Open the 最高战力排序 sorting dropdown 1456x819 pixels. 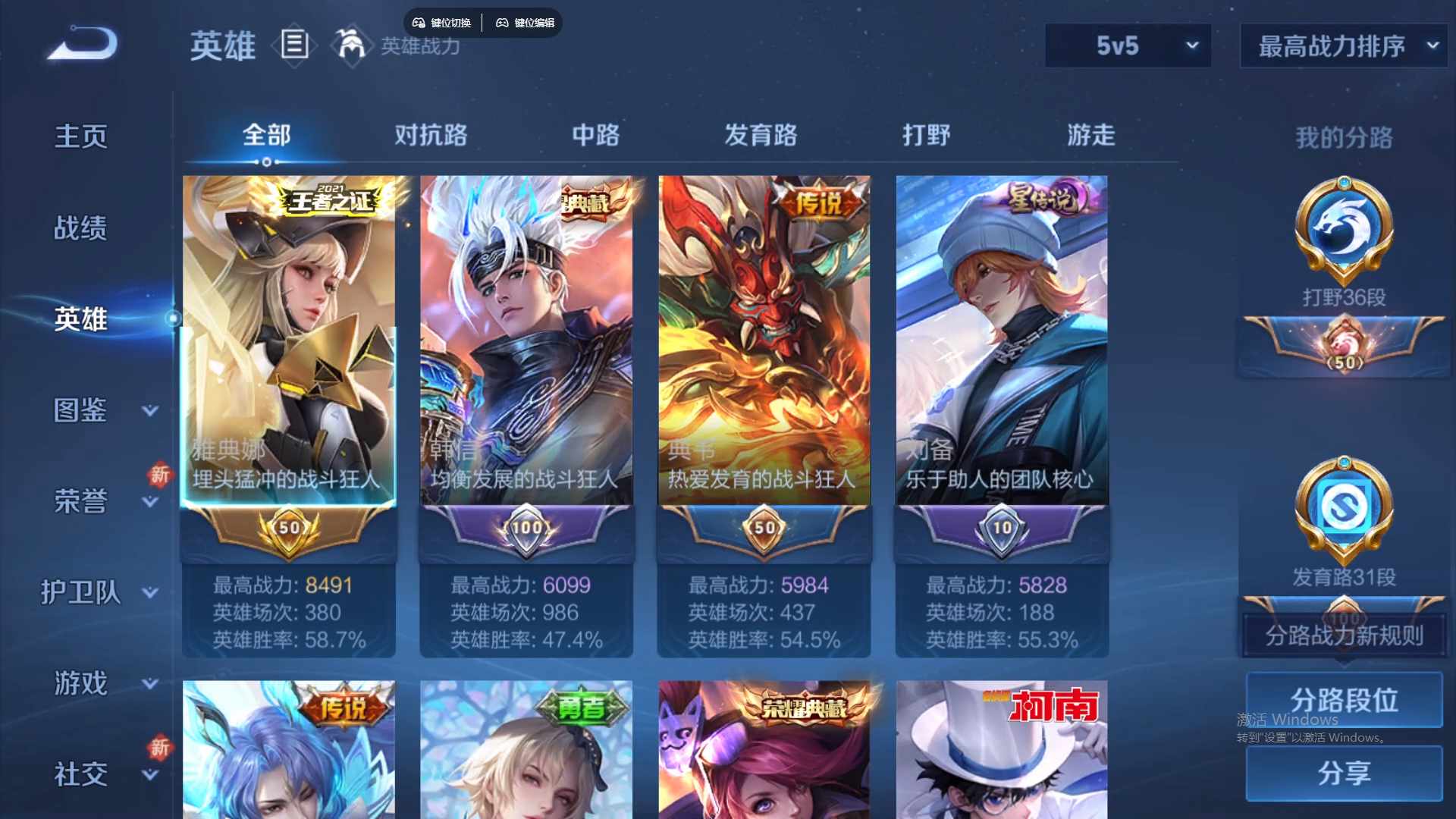[x=1342, y=45]
